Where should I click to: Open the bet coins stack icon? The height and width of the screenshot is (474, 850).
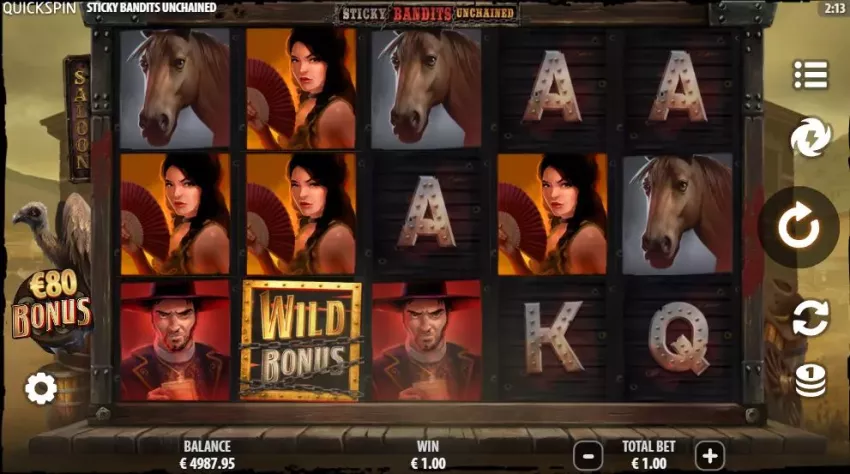(x=810, y=379)
